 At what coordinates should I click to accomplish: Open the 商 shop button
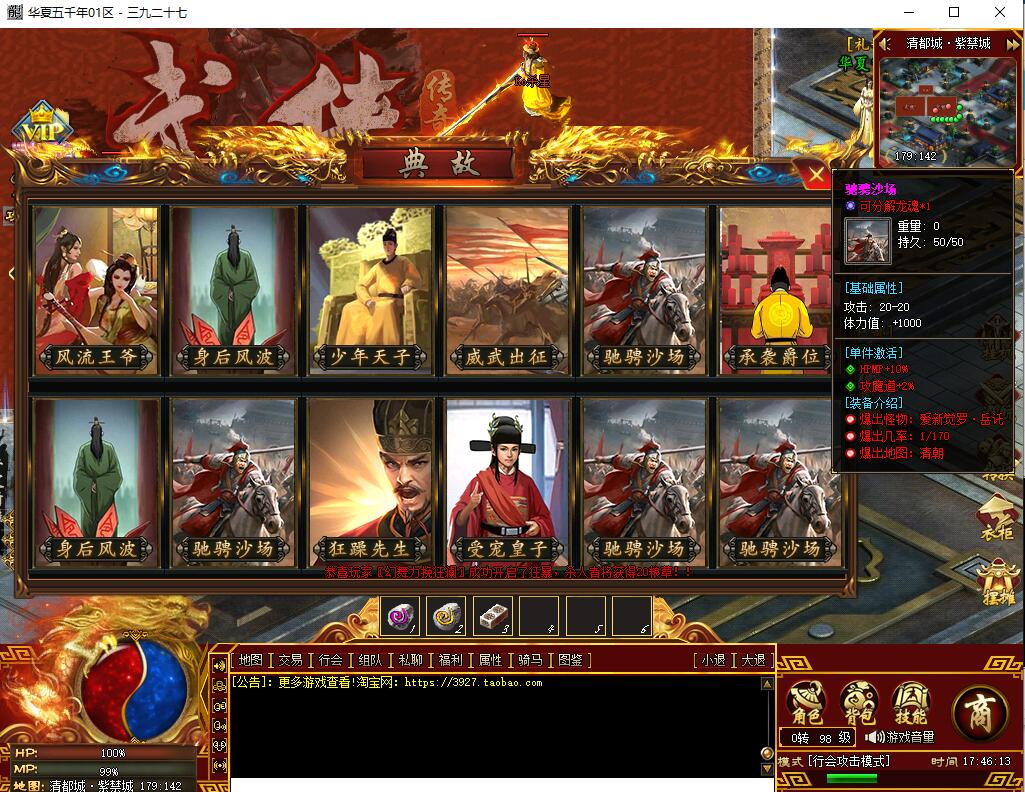point(980,709)
